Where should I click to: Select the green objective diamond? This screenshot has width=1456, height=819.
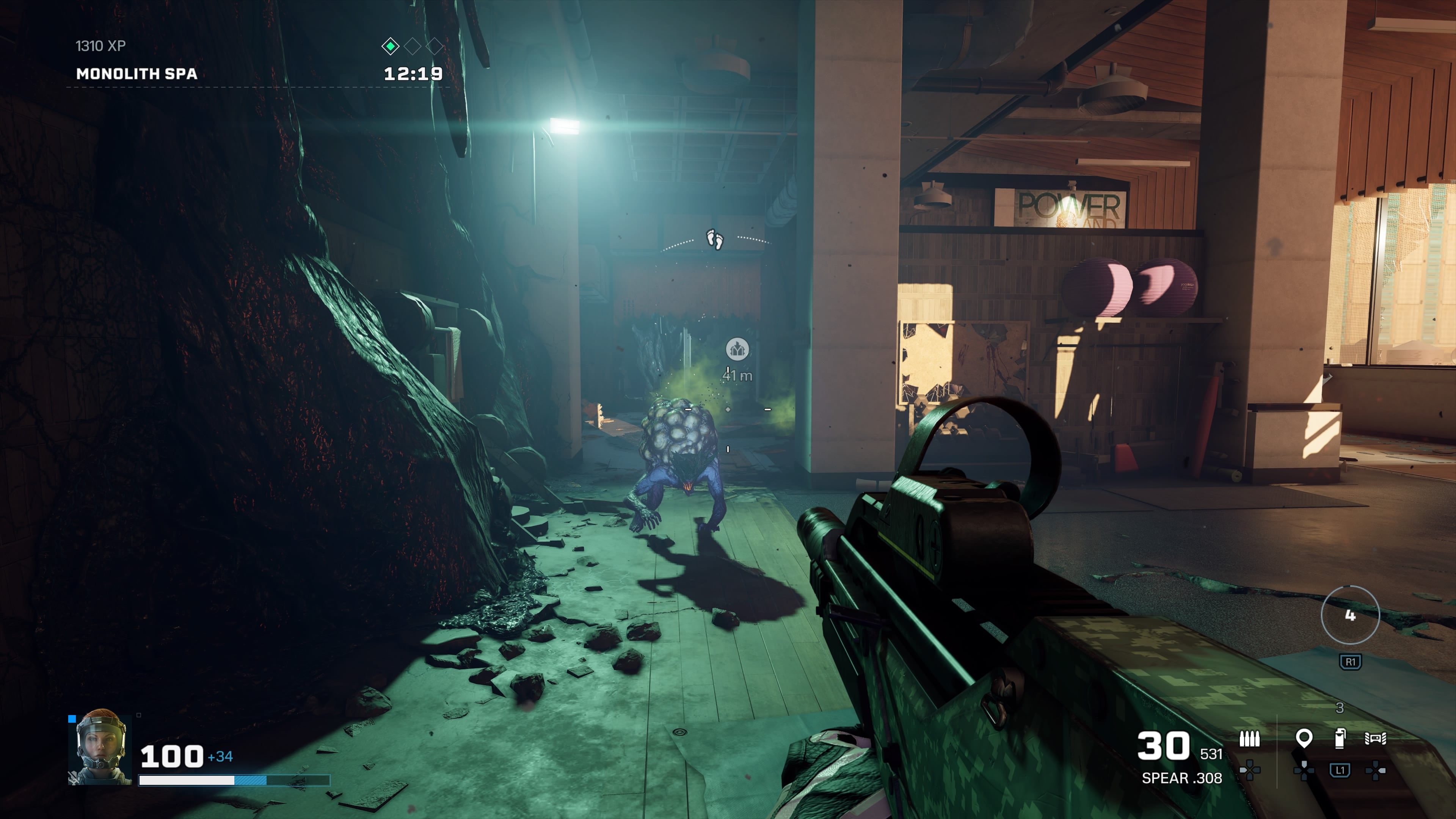[390, 46]
